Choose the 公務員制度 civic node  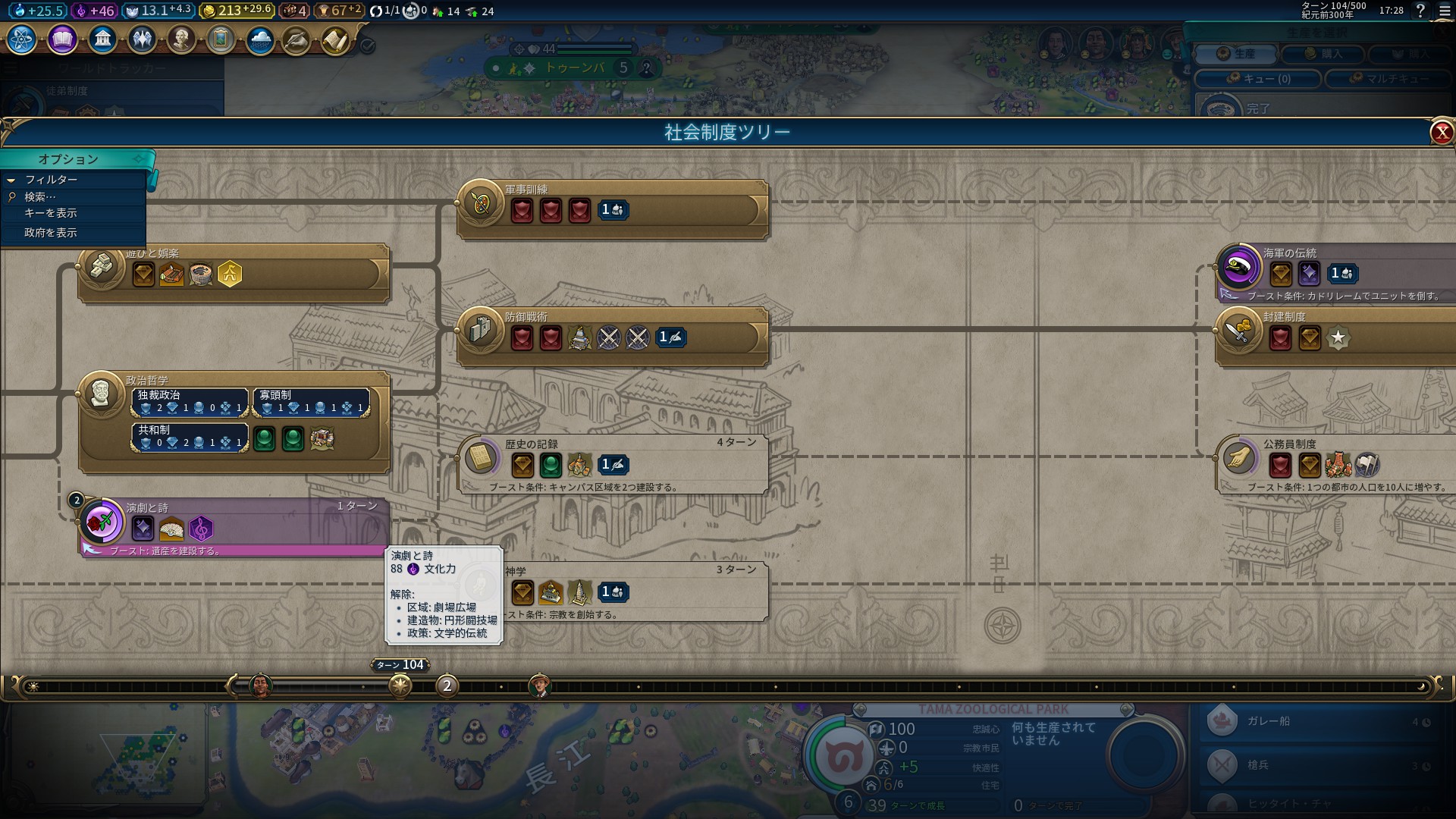coord(1238,458)
